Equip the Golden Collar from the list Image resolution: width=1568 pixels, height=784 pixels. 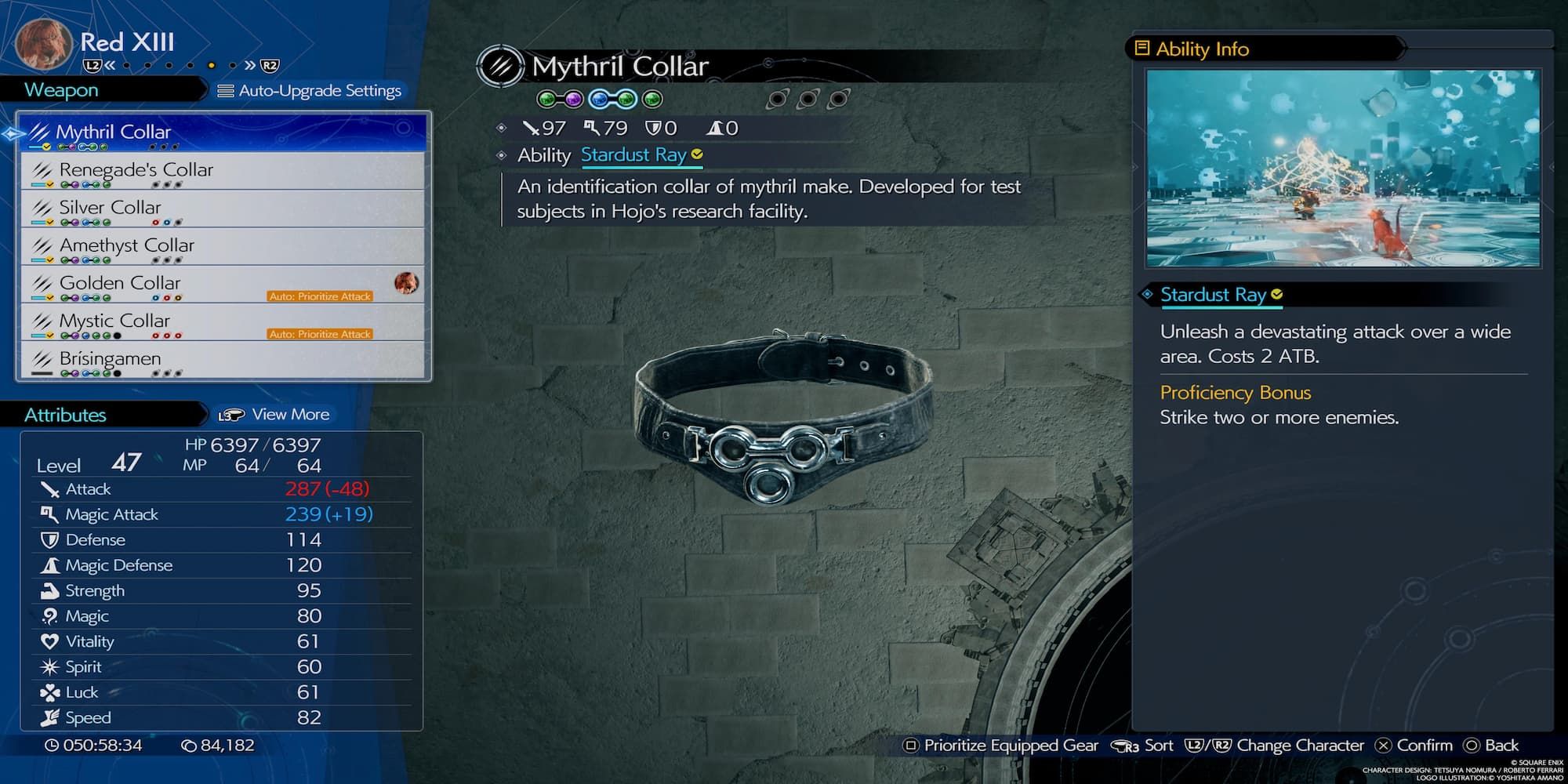pos(223,283)
